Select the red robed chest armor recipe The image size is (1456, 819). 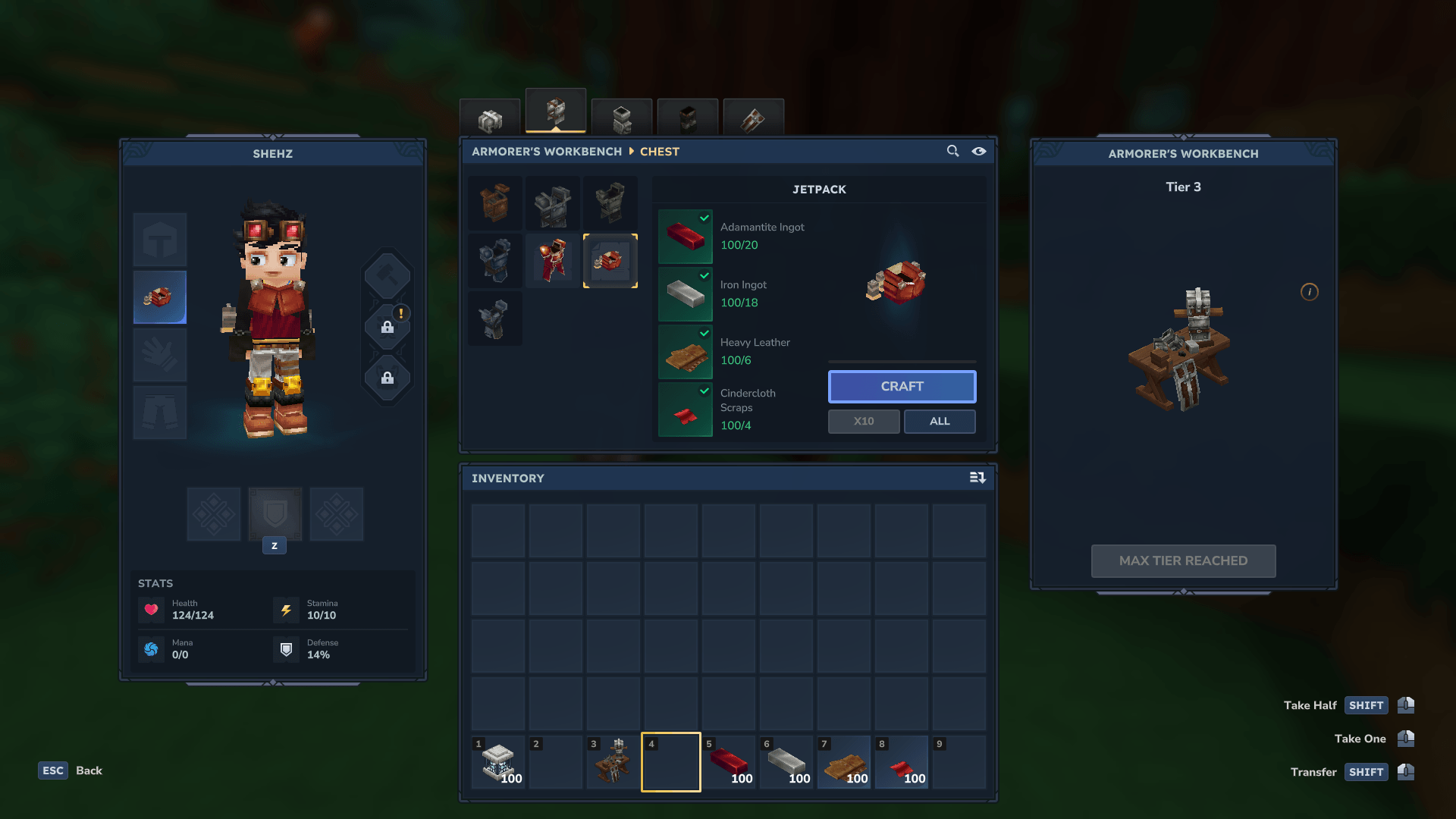553,261
